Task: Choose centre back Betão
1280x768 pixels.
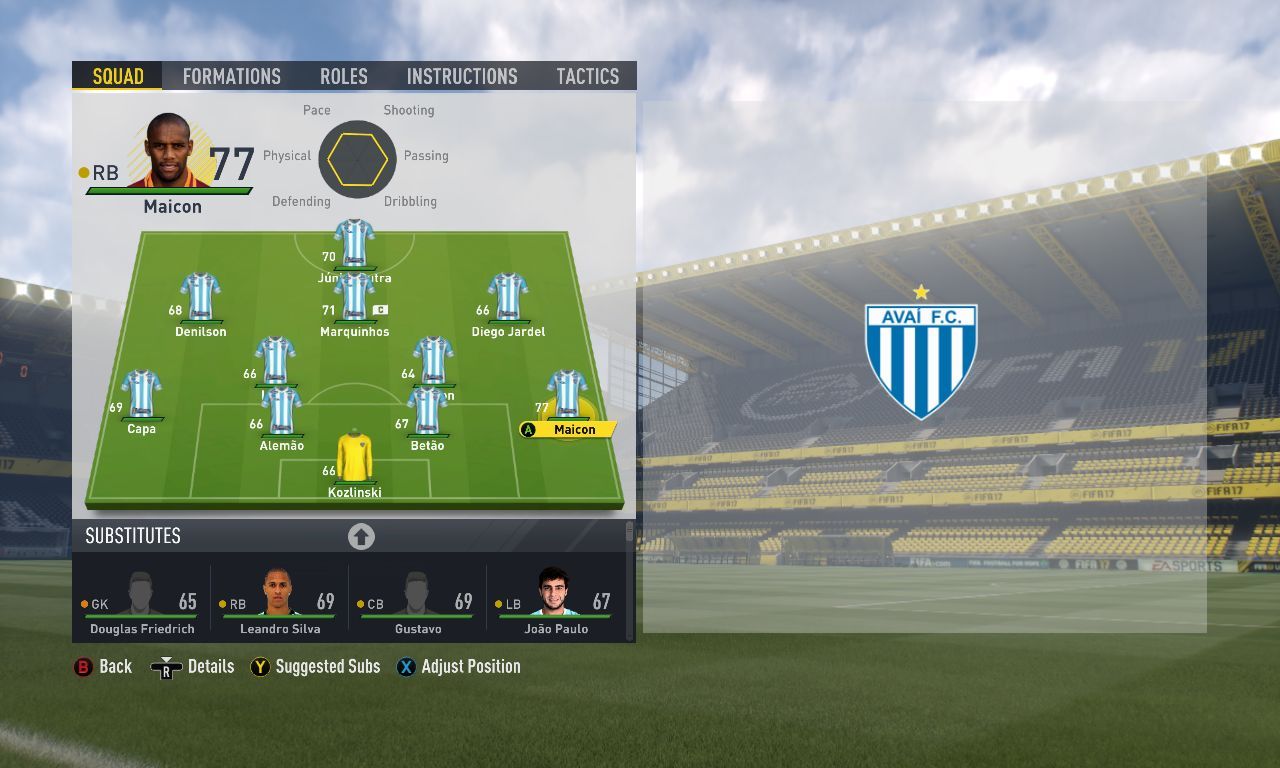Action: [x=427, y=410]
